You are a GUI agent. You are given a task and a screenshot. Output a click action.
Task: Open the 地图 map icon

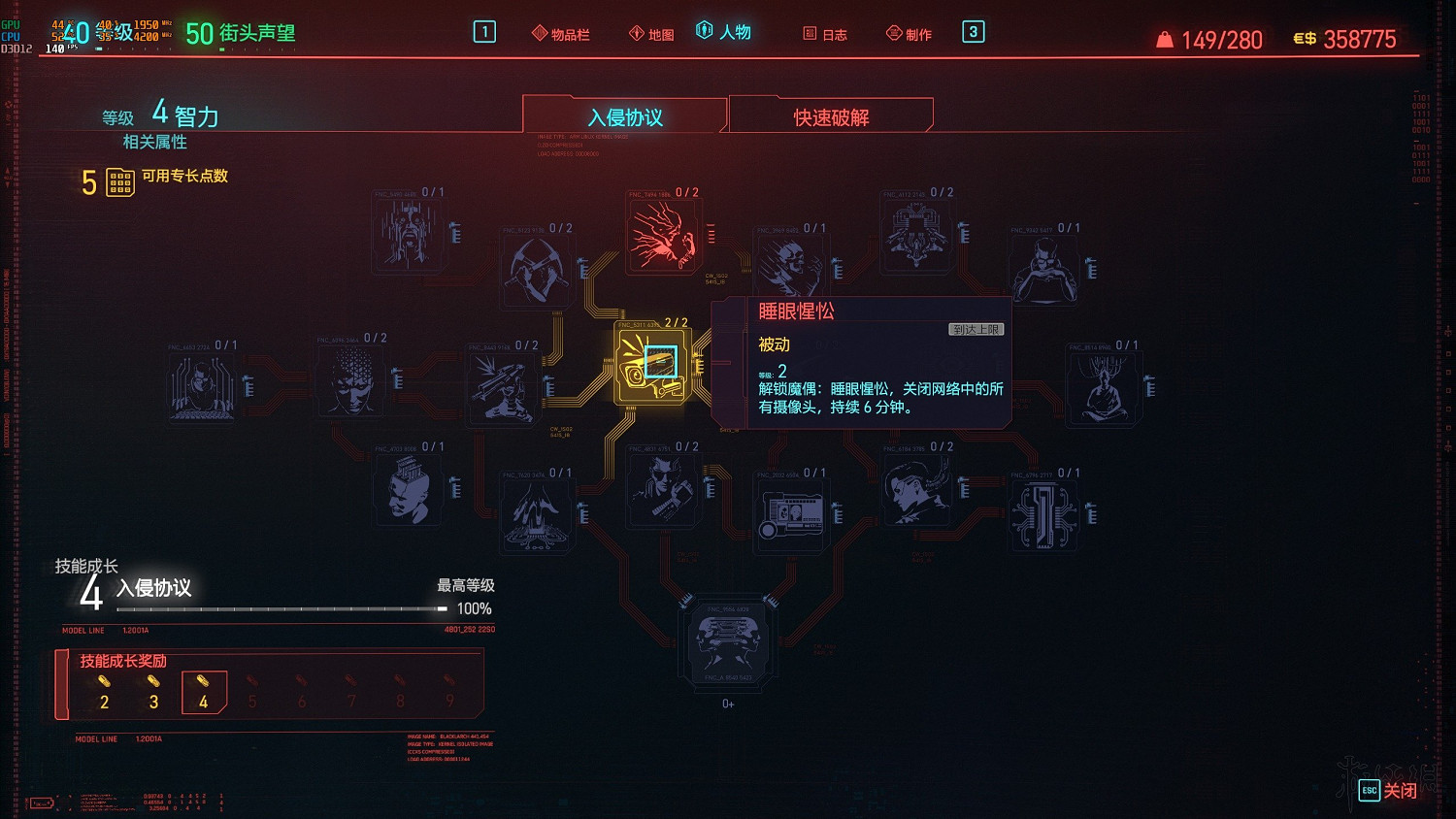[652, 31]
